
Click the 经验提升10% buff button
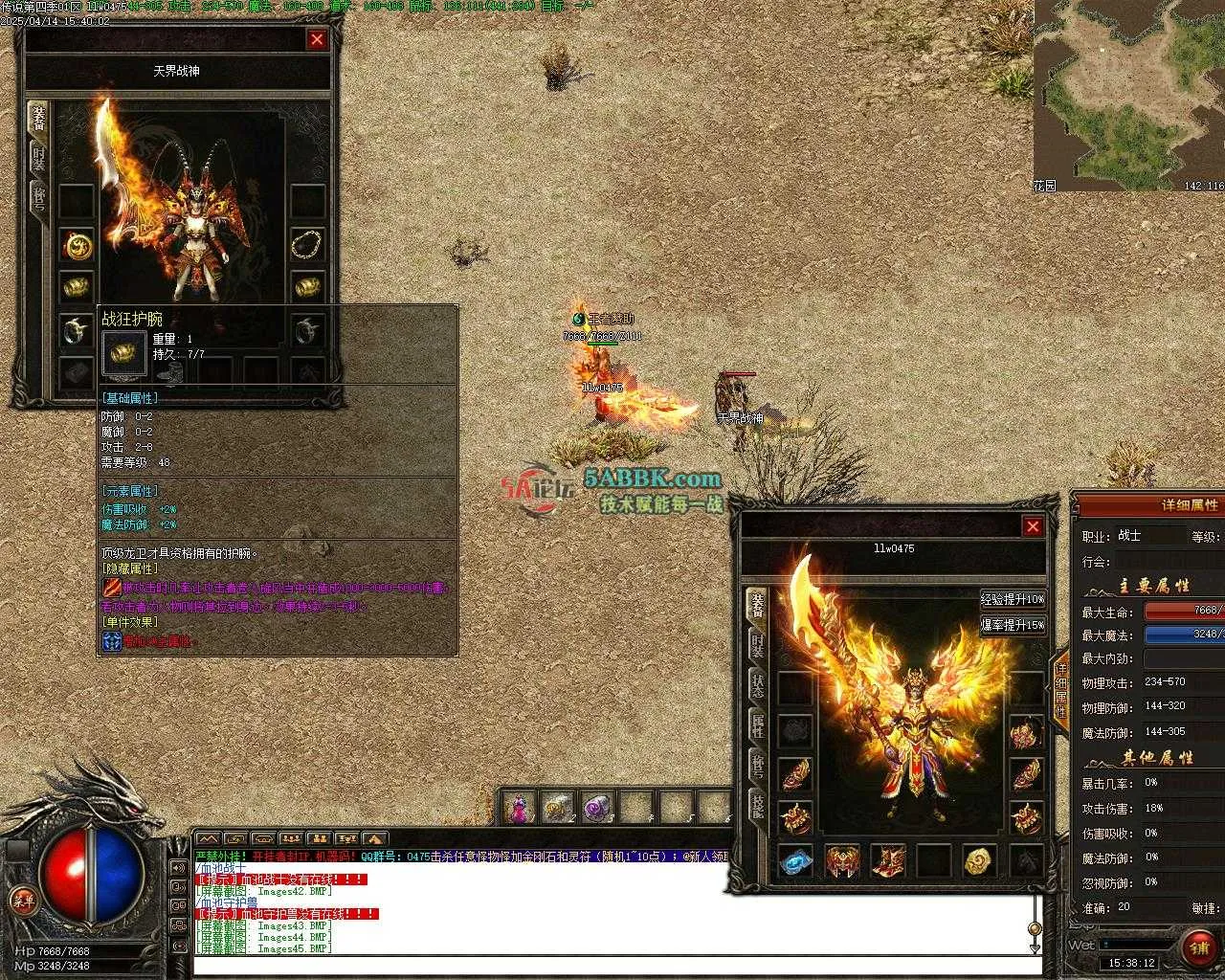click(1013, 599)
